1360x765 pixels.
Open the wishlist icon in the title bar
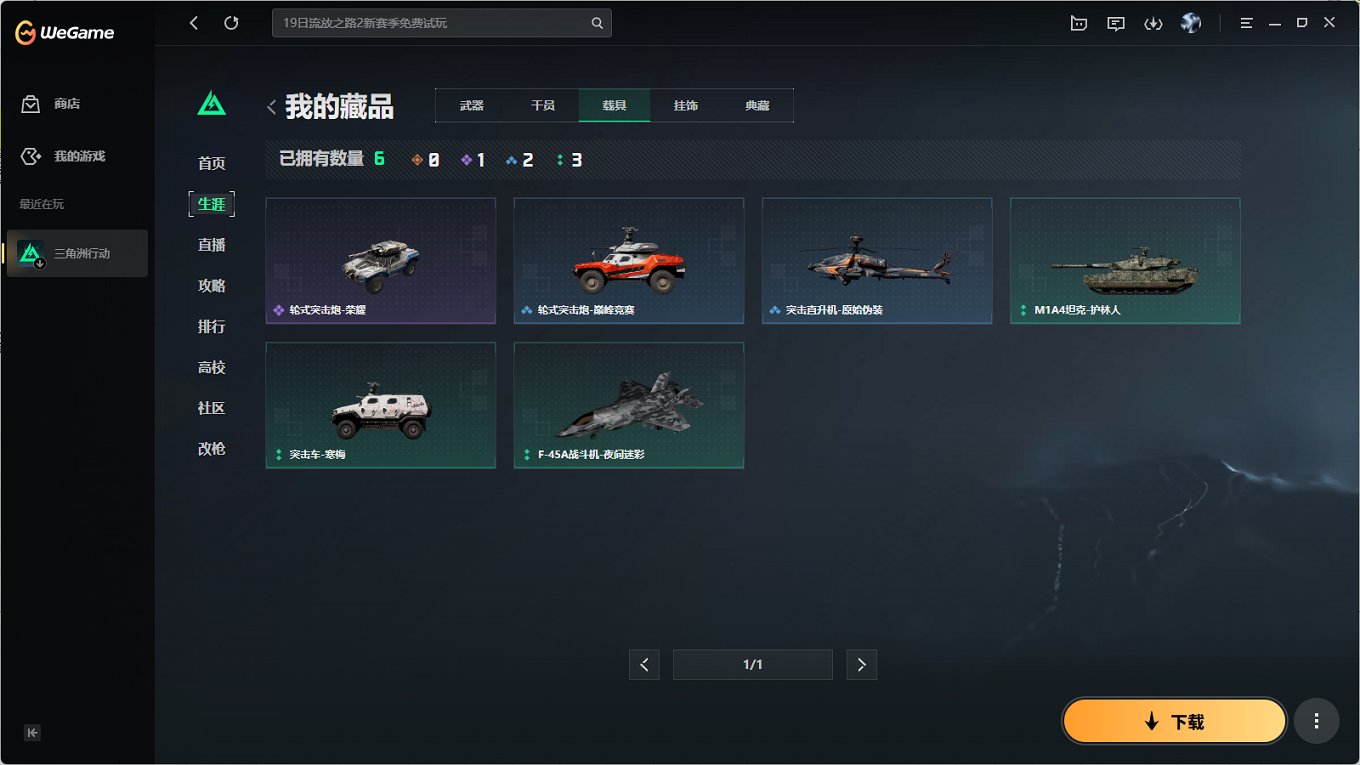[1078, 22]
